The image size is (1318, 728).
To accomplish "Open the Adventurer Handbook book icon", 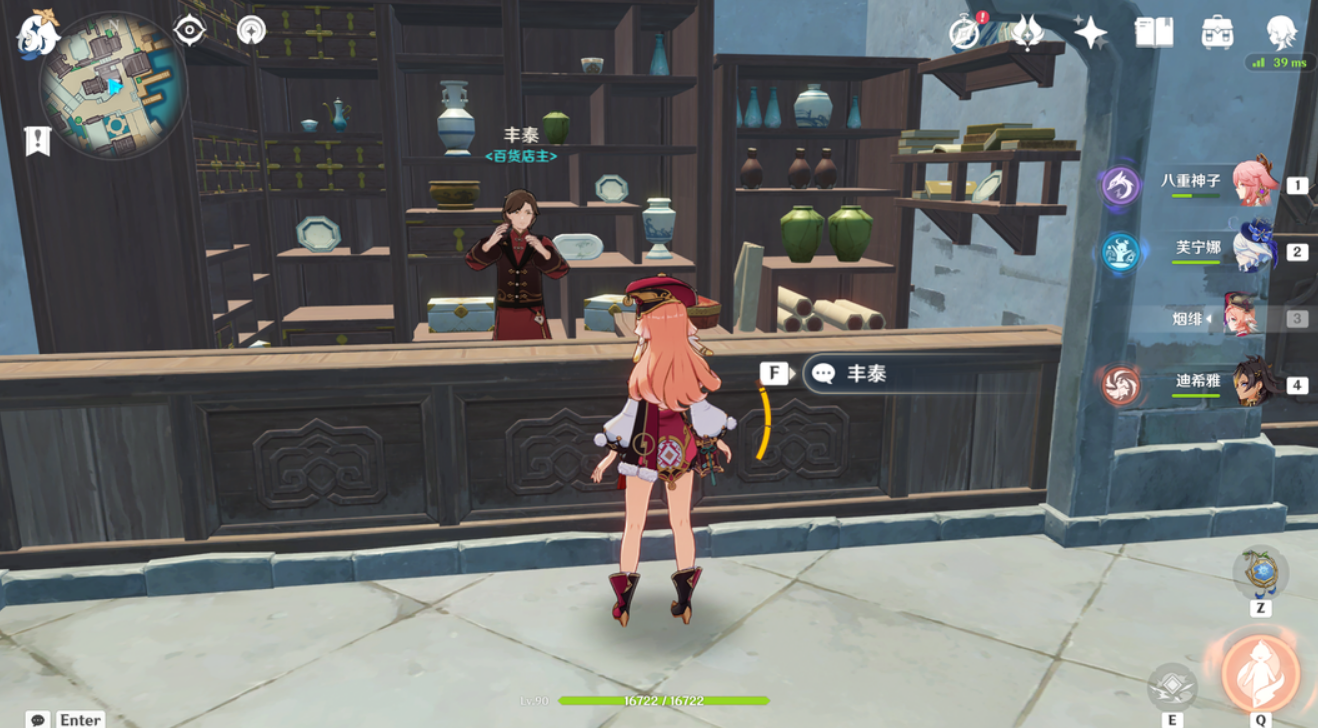I will coord(1154,33).
